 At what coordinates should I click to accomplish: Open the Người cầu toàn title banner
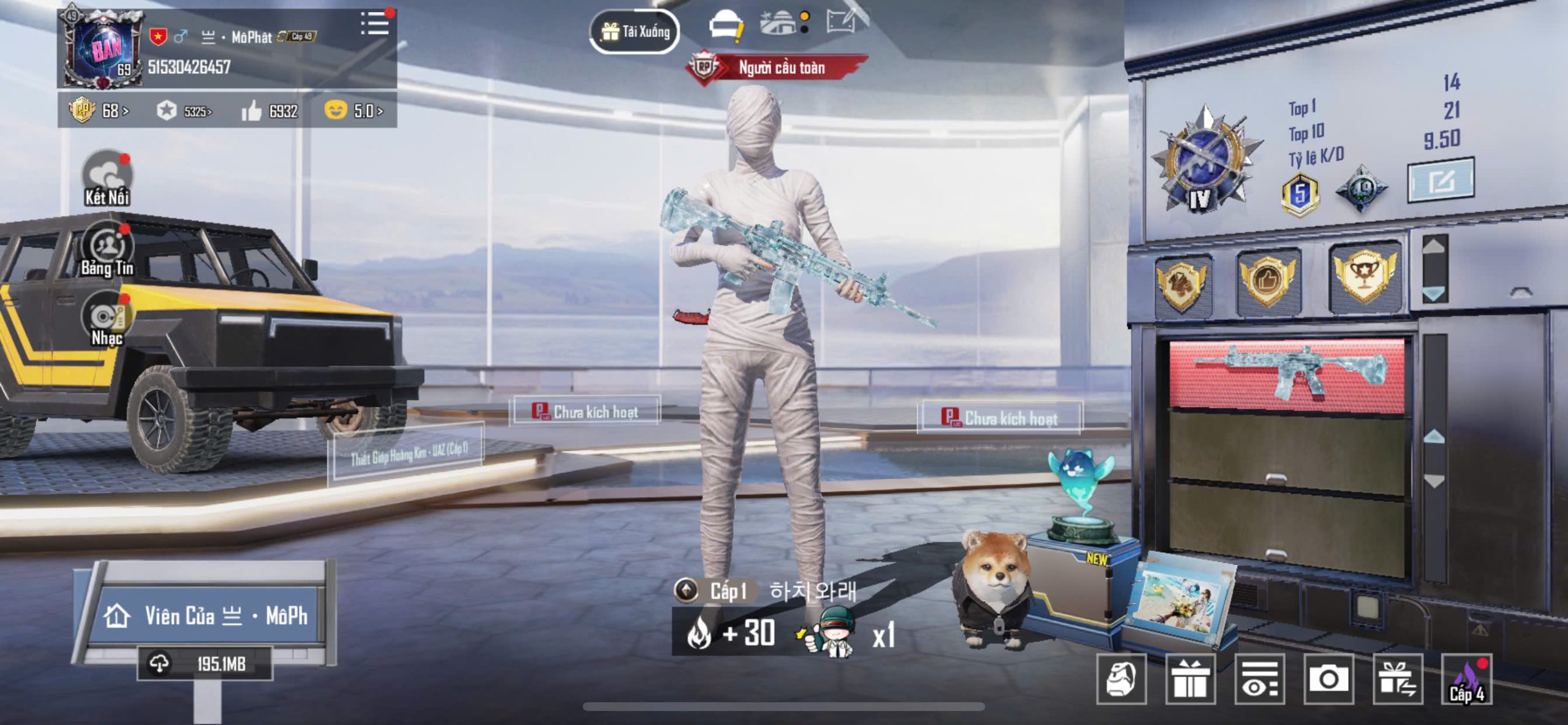778,67
